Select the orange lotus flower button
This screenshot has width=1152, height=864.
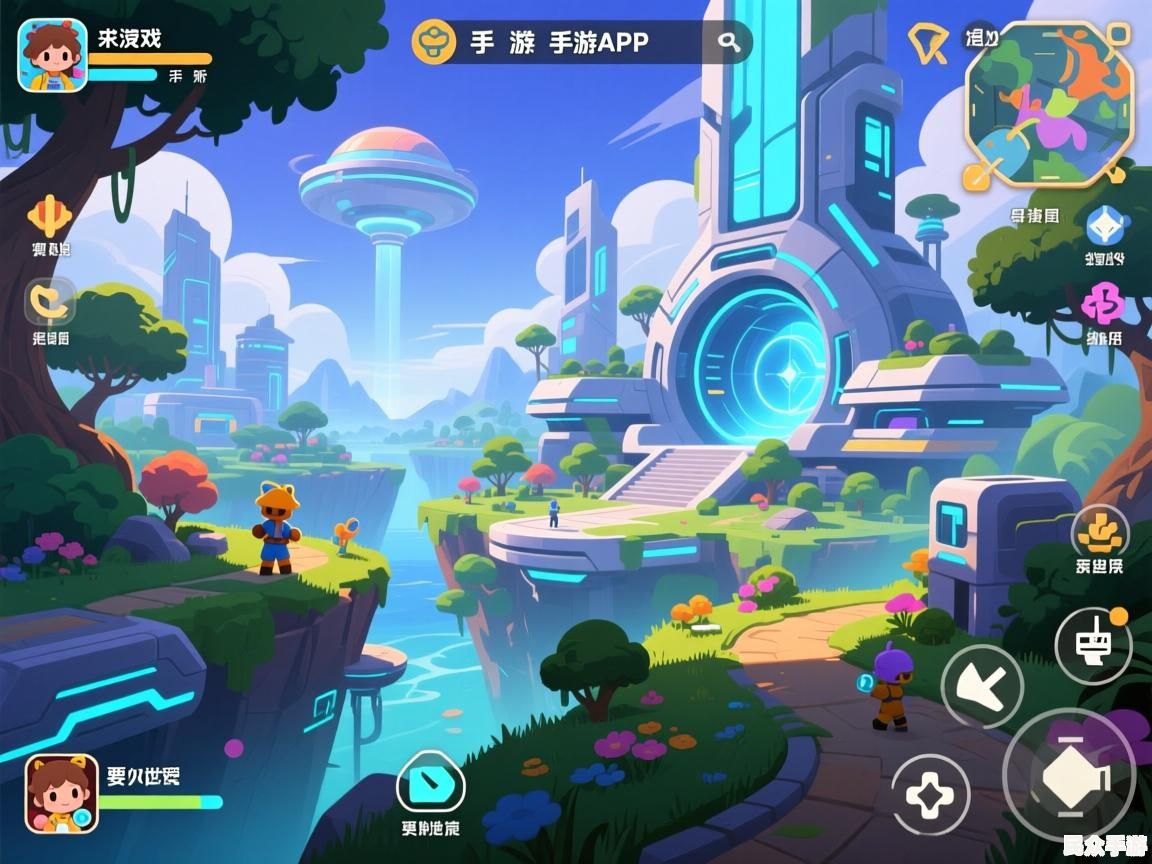(x=1100, y=531)
